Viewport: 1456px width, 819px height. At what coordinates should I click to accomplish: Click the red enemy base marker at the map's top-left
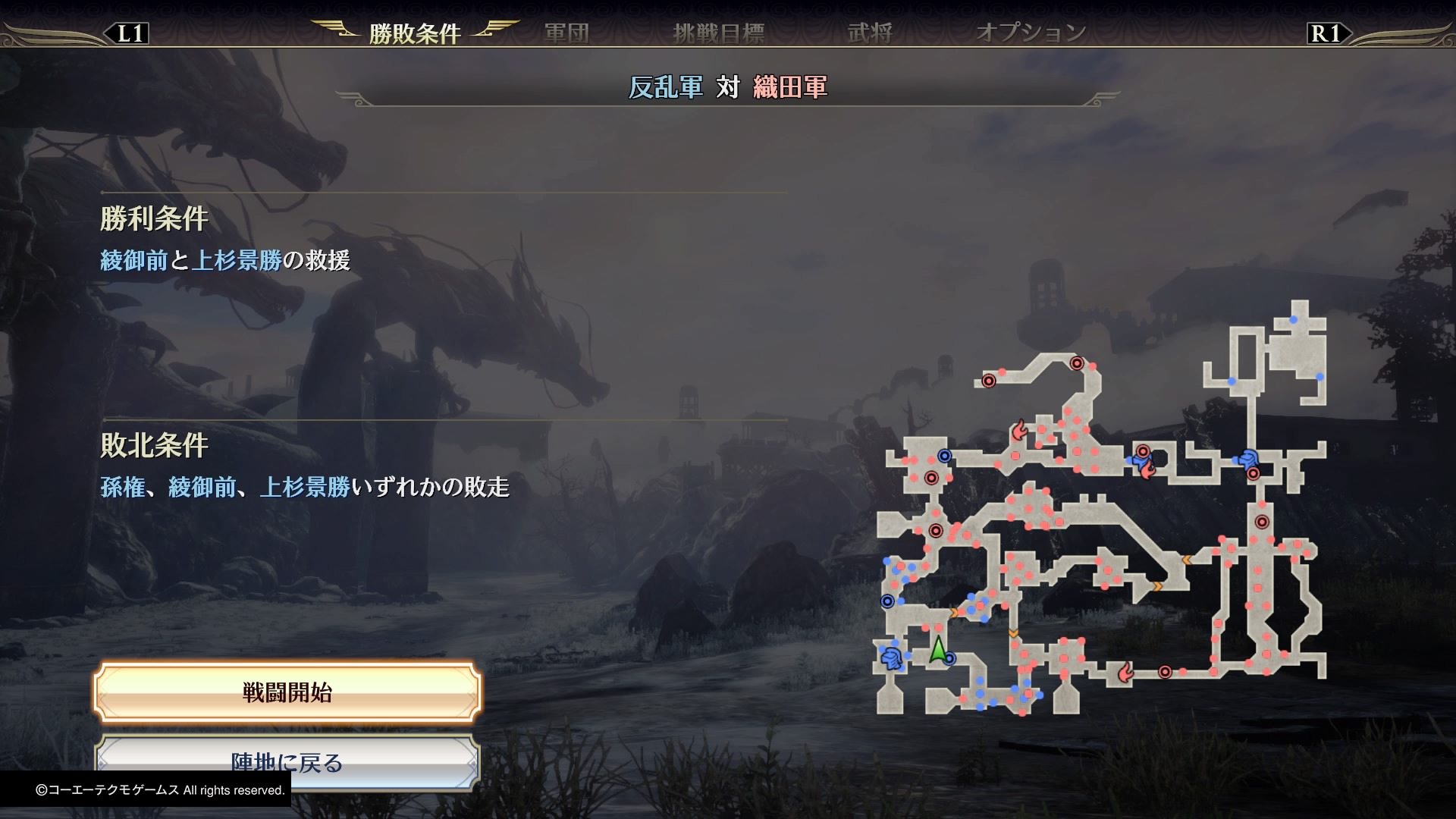click(x=989, y=381)
